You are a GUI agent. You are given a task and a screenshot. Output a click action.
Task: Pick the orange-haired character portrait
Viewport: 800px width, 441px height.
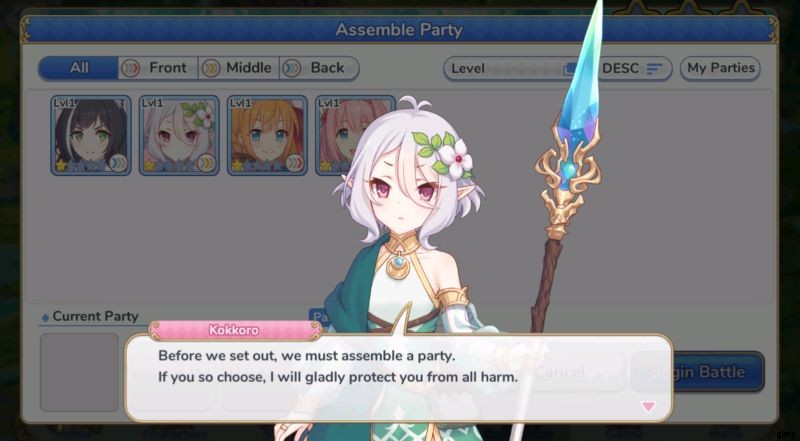click(x=266, y=135)
